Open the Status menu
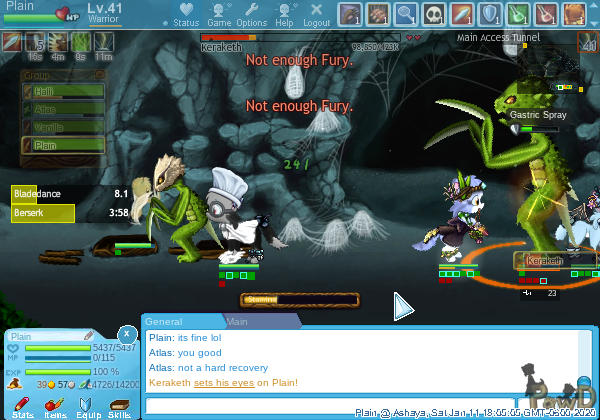 (x=185, y=14)
